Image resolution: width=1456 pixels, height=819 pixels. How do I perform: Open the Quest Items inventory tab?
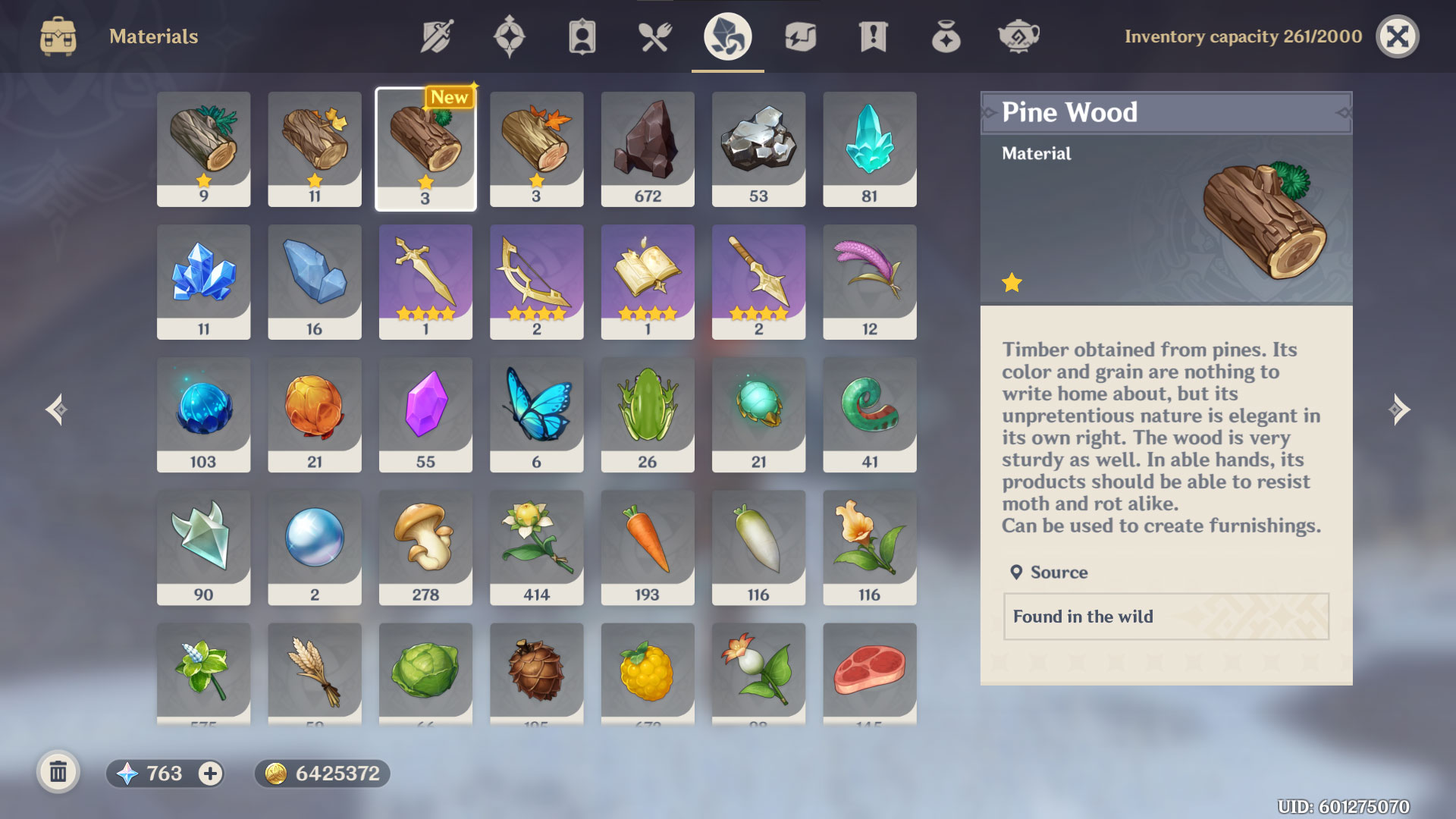pos(873,36)
